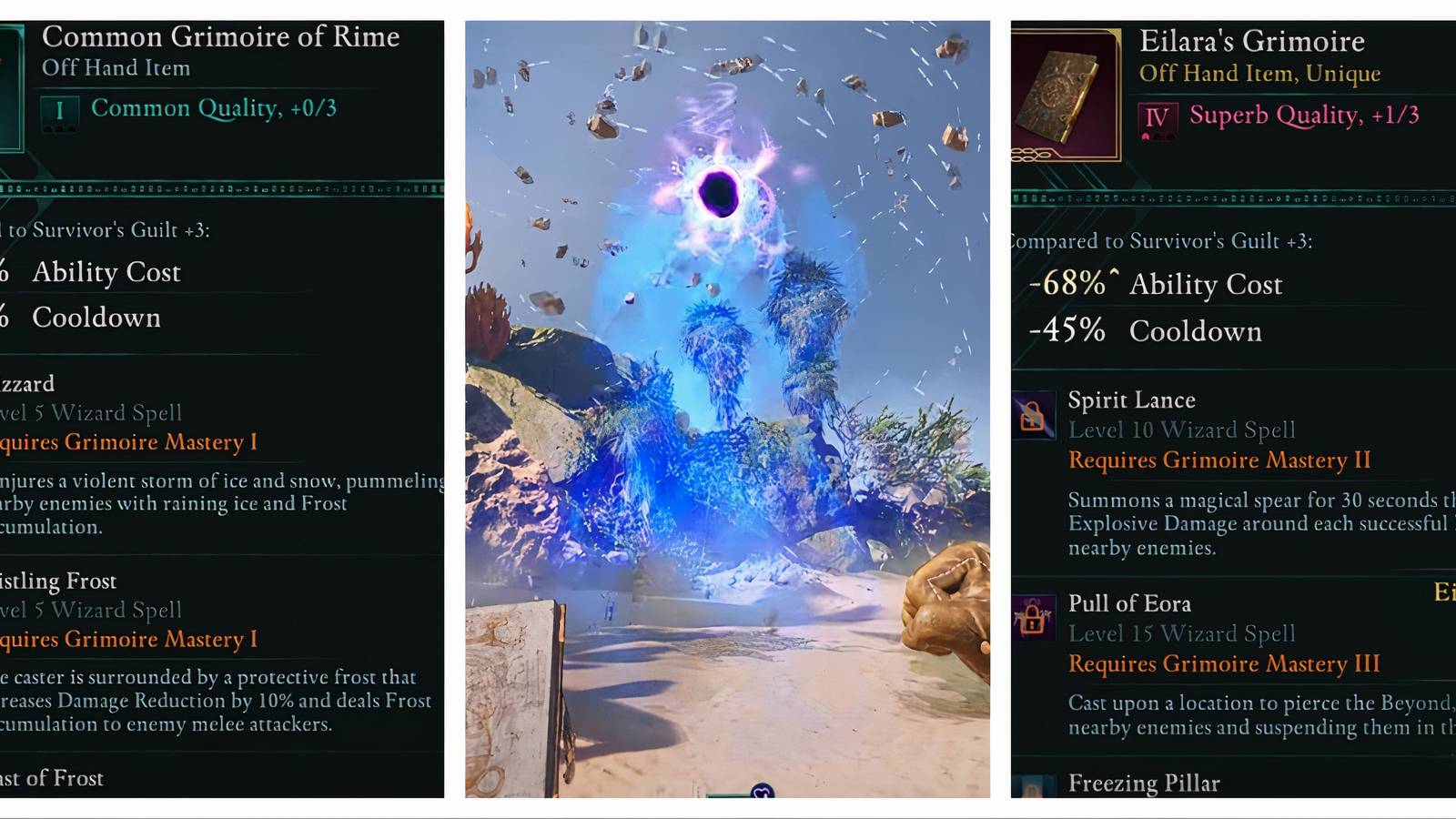Expand the Spirit Lance spell description

[1131, 400]
